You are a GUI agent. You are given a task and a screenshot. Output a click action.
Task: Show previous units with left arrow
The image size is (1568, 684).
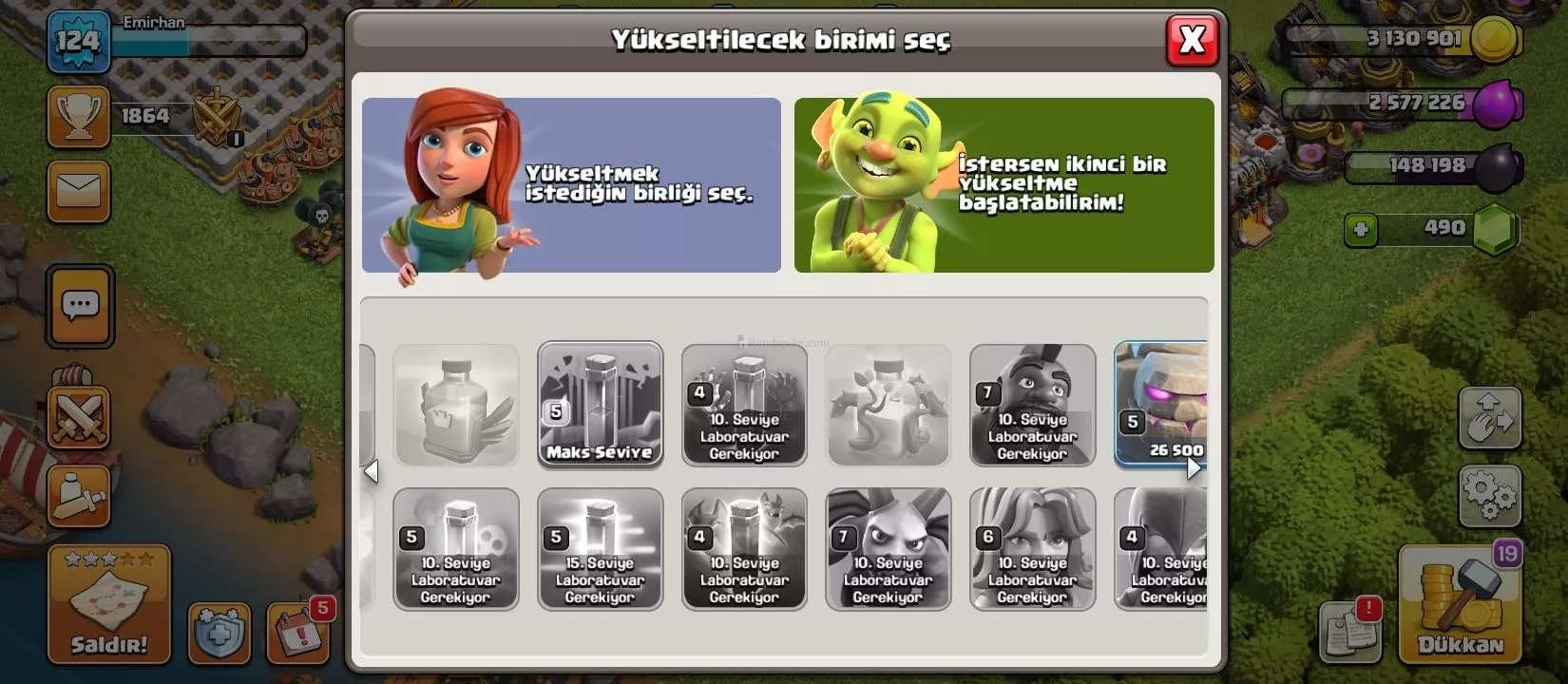(x=372, y=471)
